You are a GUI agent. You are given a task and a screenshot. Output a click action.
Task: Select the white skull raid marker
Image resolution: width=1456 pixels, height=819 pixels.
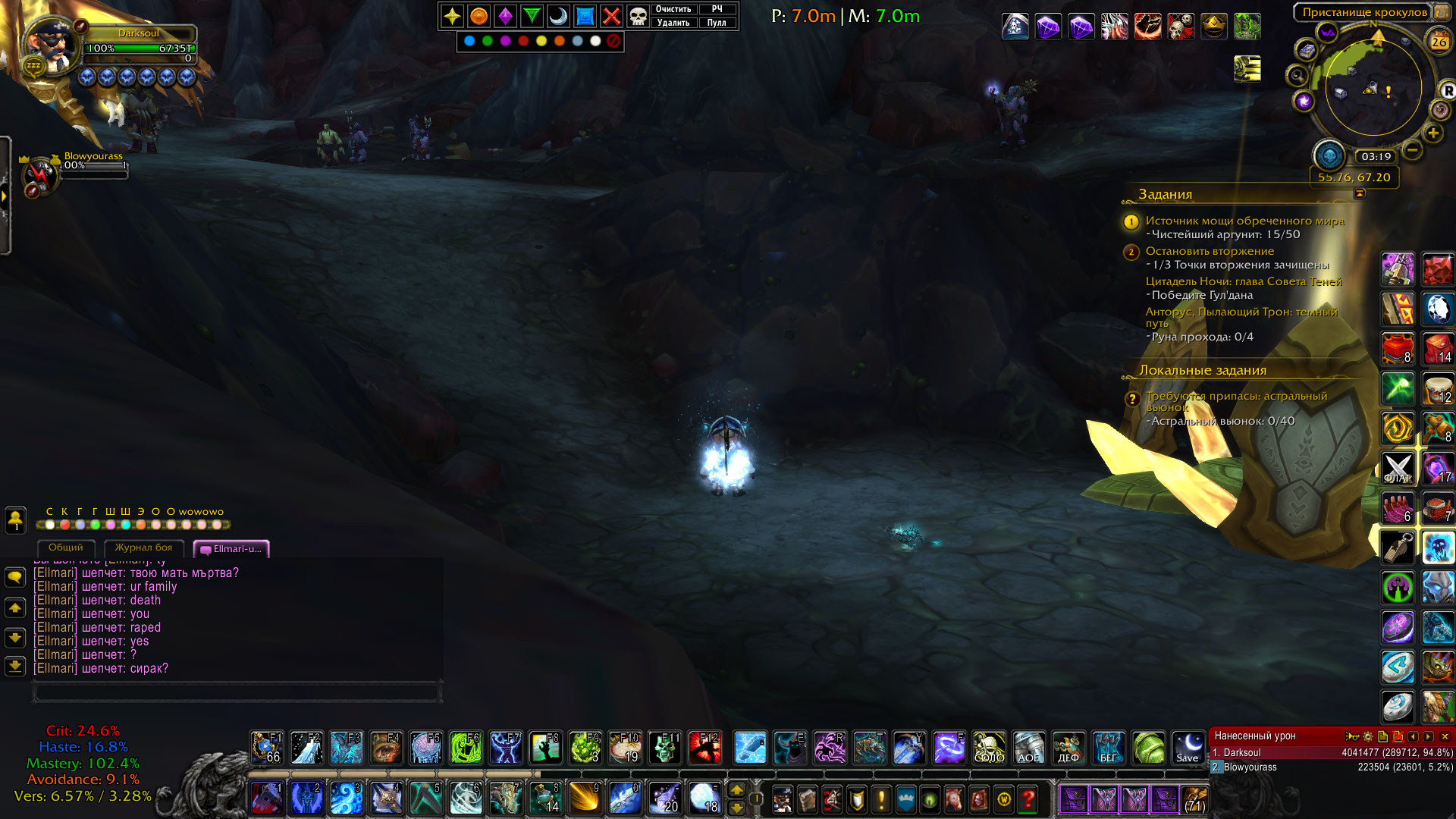pyautogui.click(x=639, y=16)
